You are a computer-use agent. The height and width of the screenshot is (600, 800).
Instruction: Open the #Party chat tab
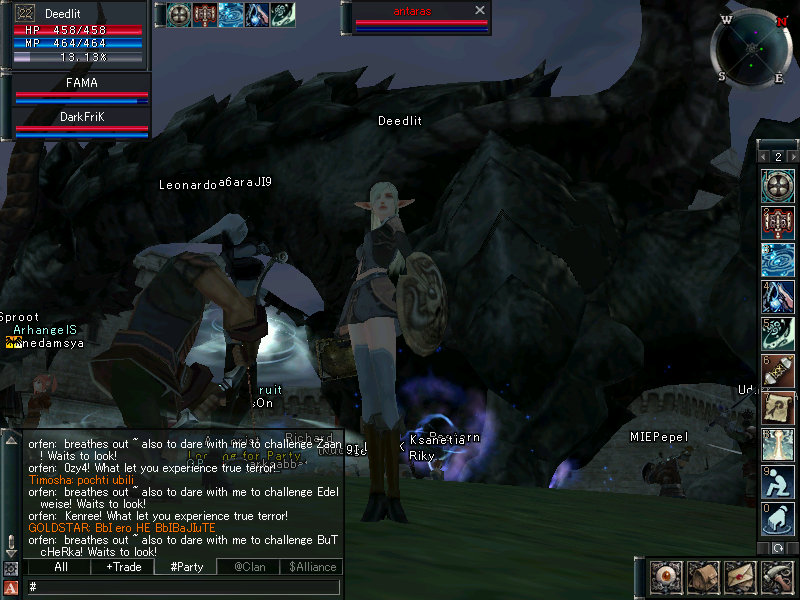pyautogui.click(x=186, y=567)
